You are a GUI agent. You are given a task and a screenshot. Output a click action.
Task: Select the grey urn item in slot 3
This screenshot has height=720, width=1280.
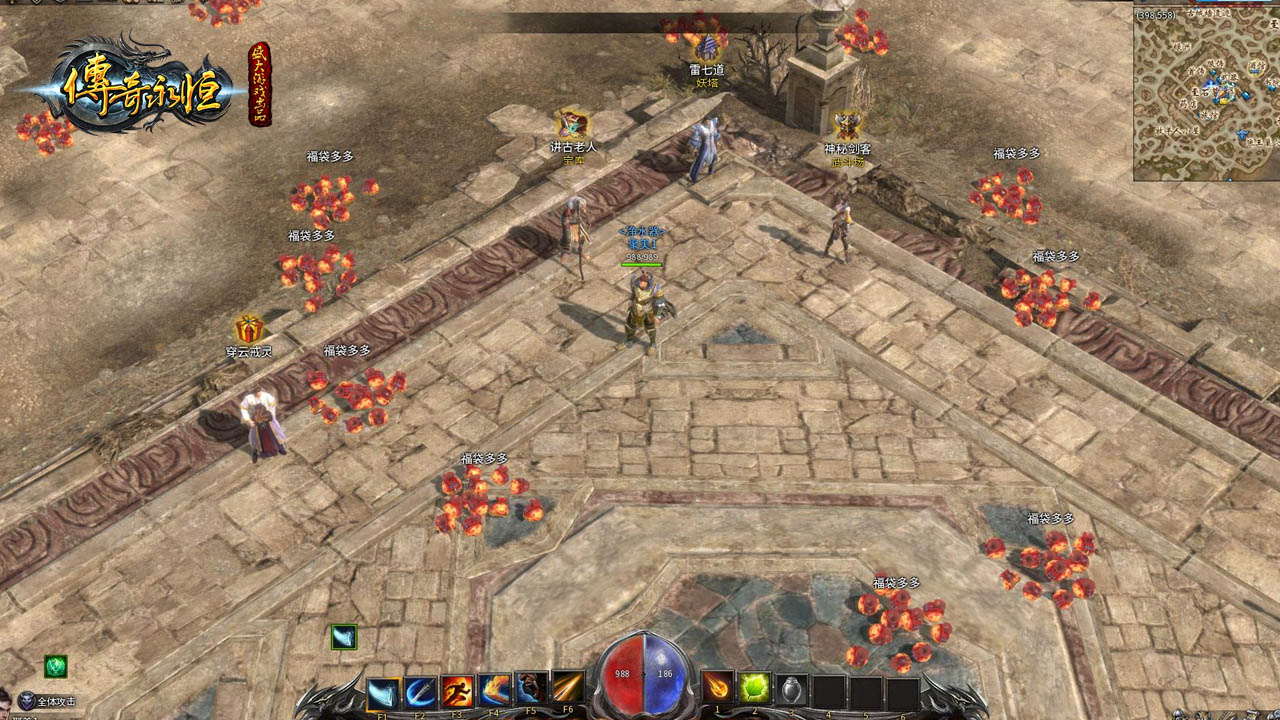coord(791,690)
